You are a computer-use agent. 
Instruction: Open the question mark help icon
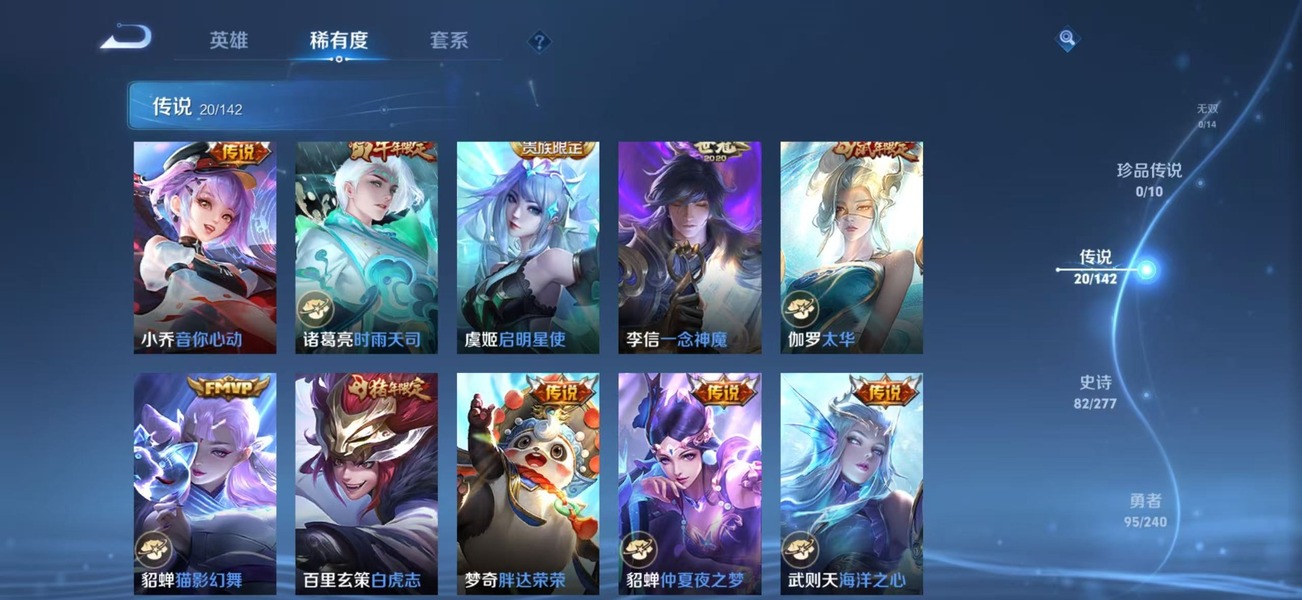[x=539, y=41]
